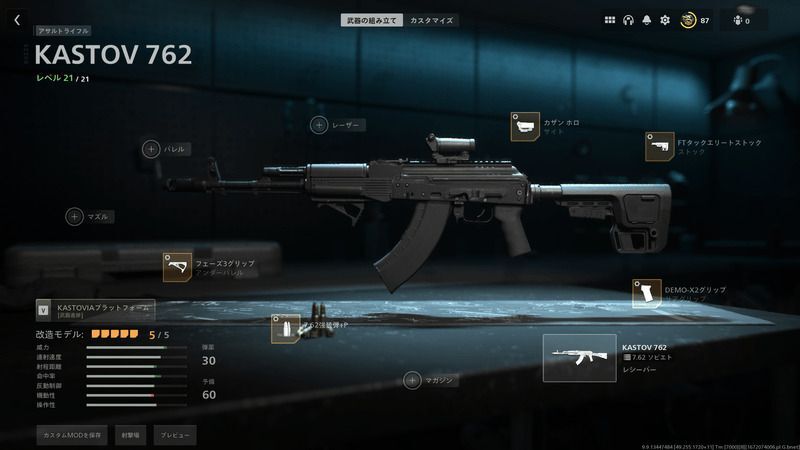Image resolution: width=800 pixels, height=450 pixels.
Task: Open the player profile emblem
Action: point(688,20)
